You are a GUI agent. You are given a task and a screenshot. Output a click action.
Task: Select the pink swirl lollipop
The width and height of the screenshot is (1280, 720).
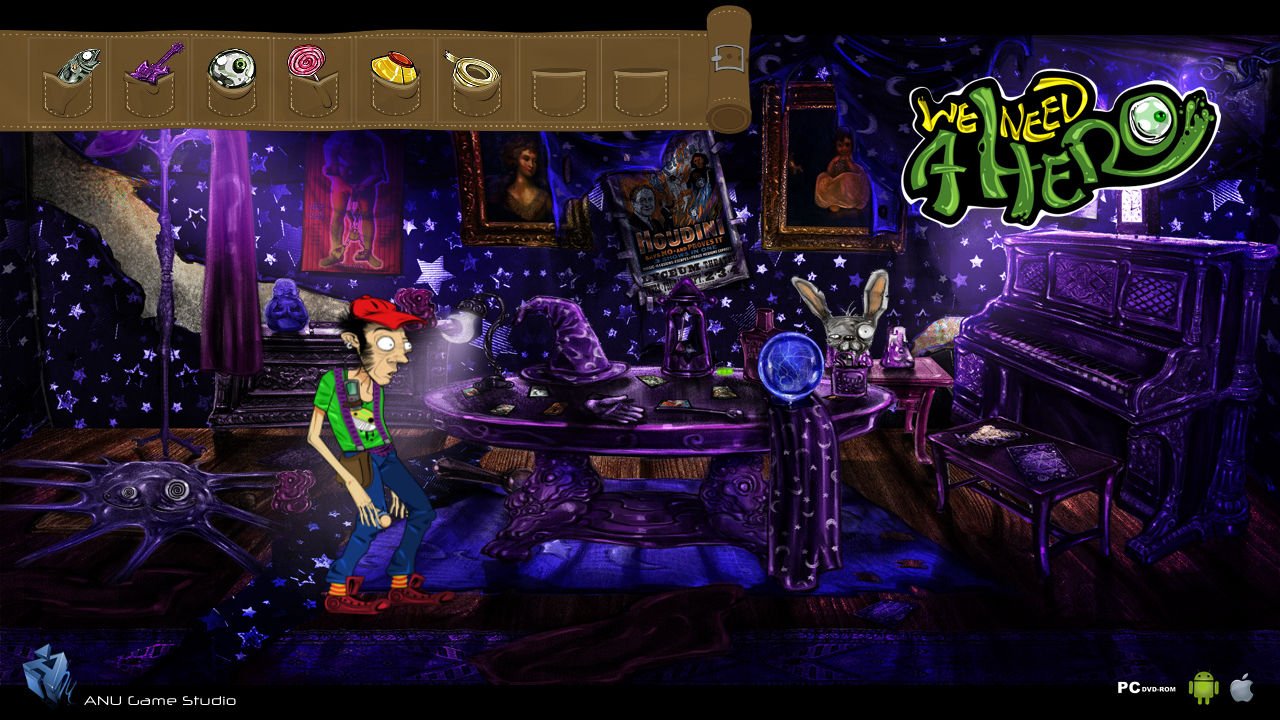[x=307, y=62]
